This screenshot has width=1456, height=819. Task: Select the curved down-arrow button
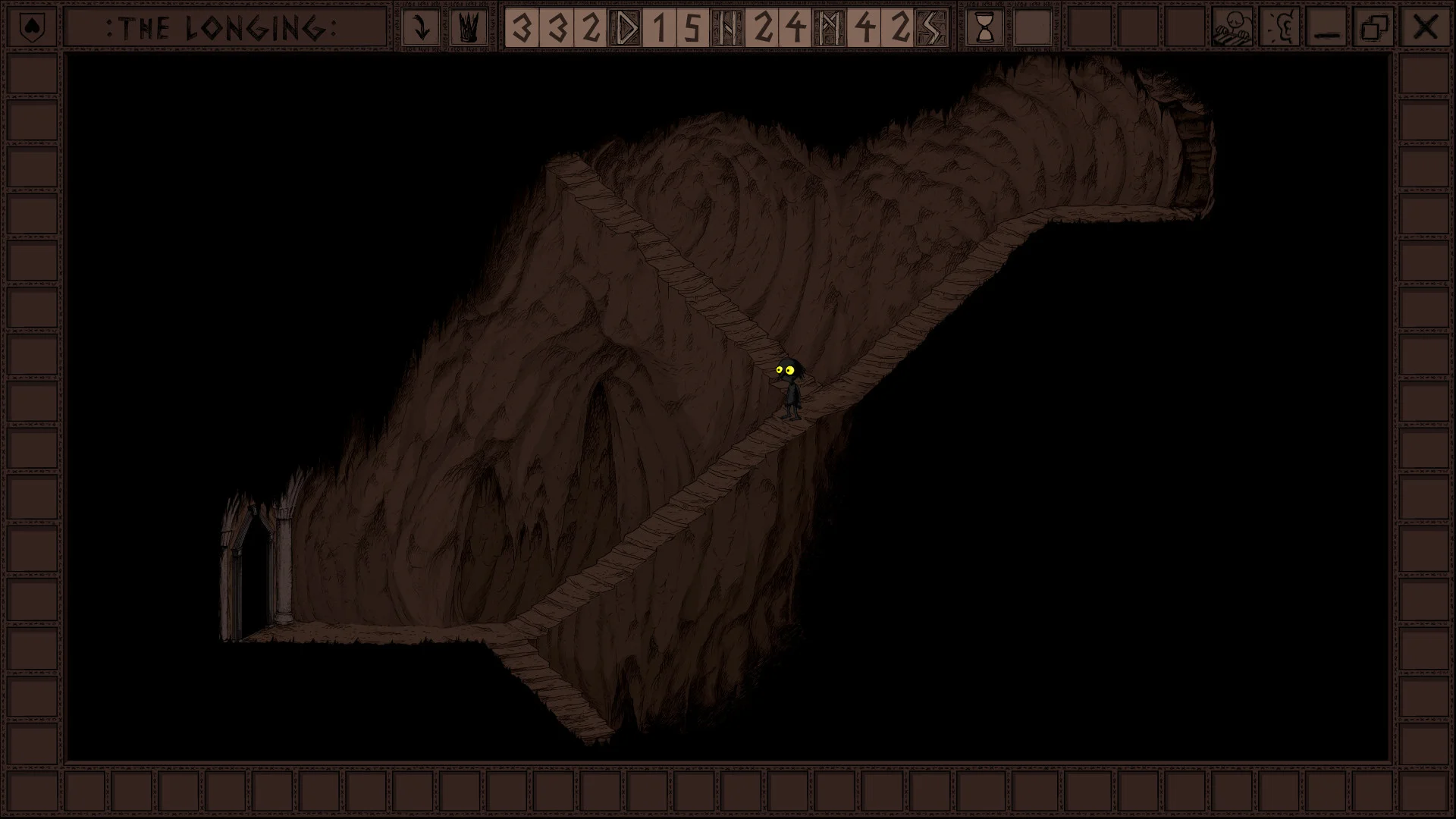click(x=421, y=28)
